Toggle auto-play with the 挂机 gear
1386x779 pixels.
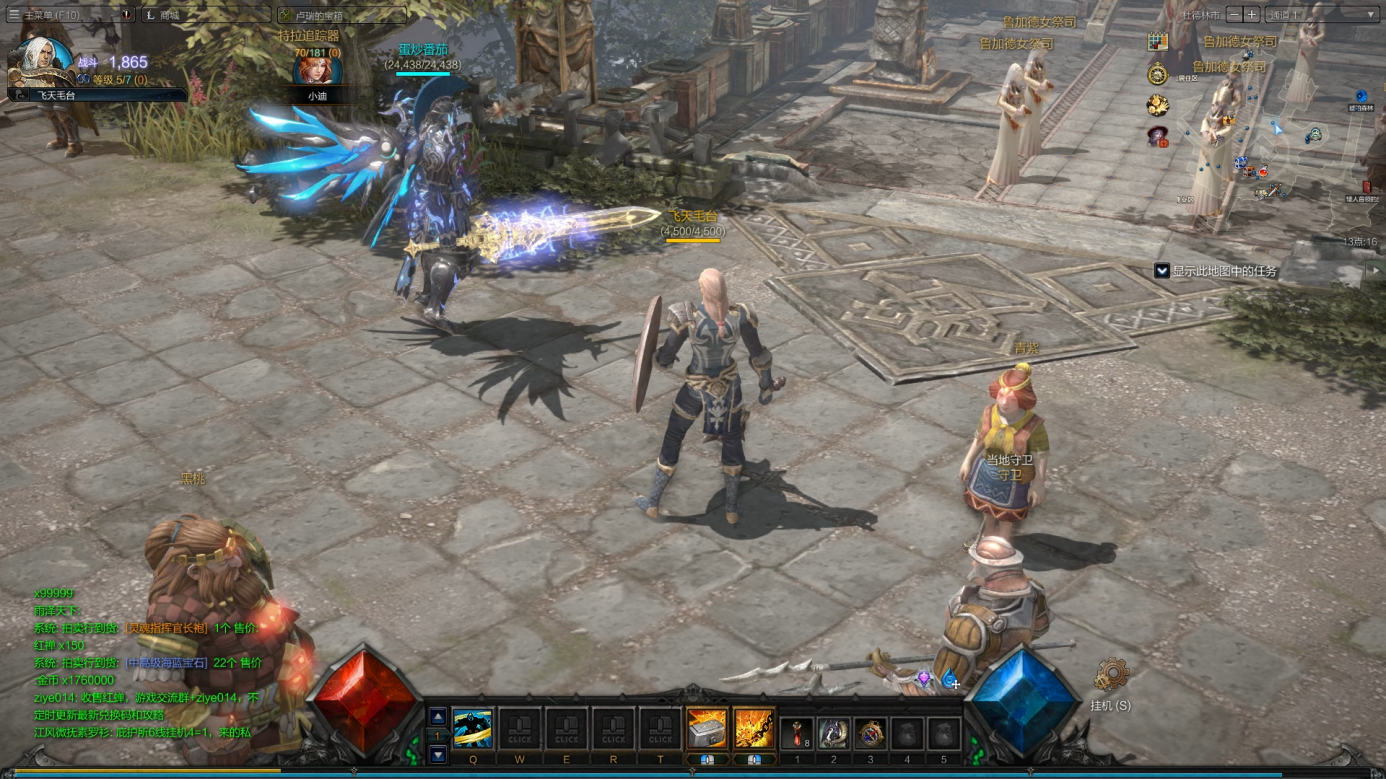[1110, 676]
